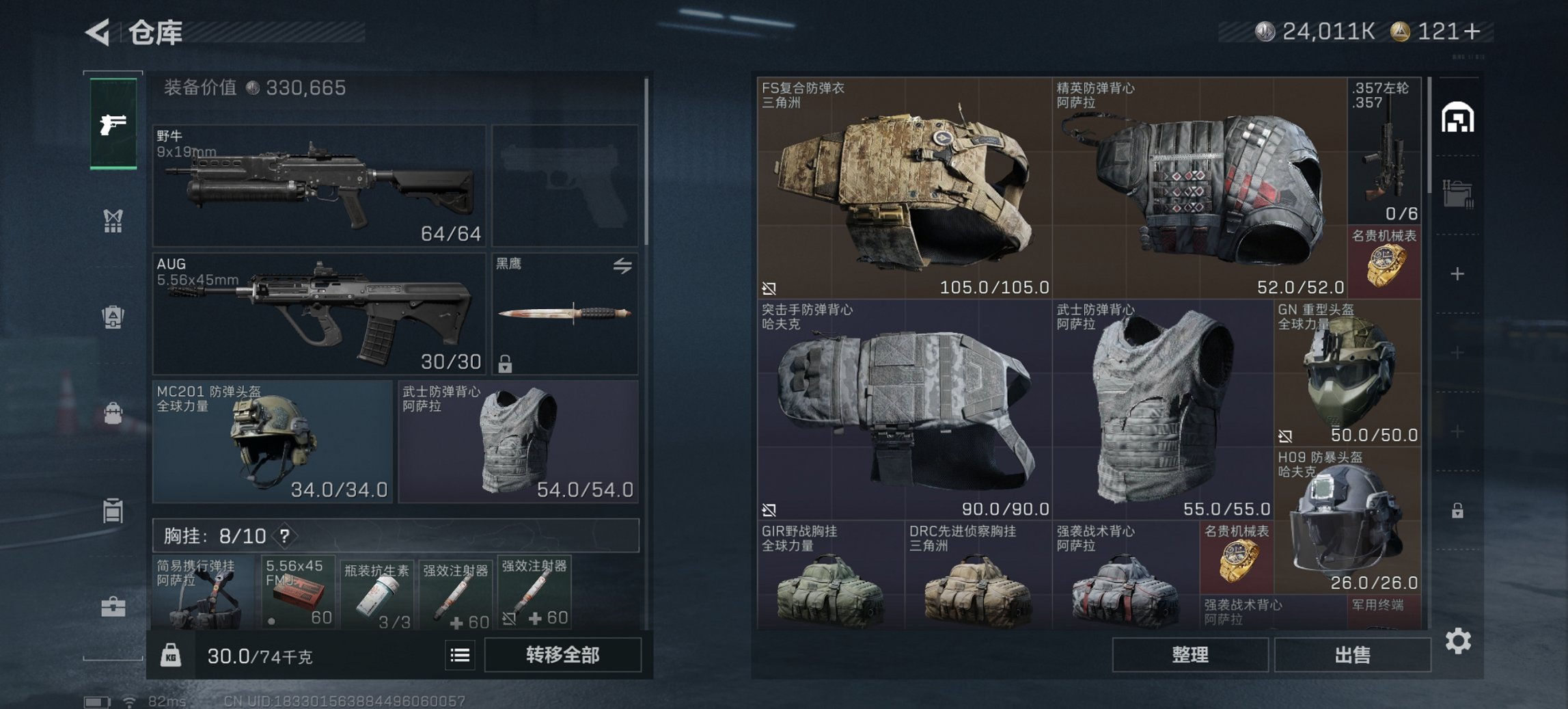This screenshot has width=1568, height=709.
Task: Go back using the arrow beside 仓库
Action: pos(98,32)
